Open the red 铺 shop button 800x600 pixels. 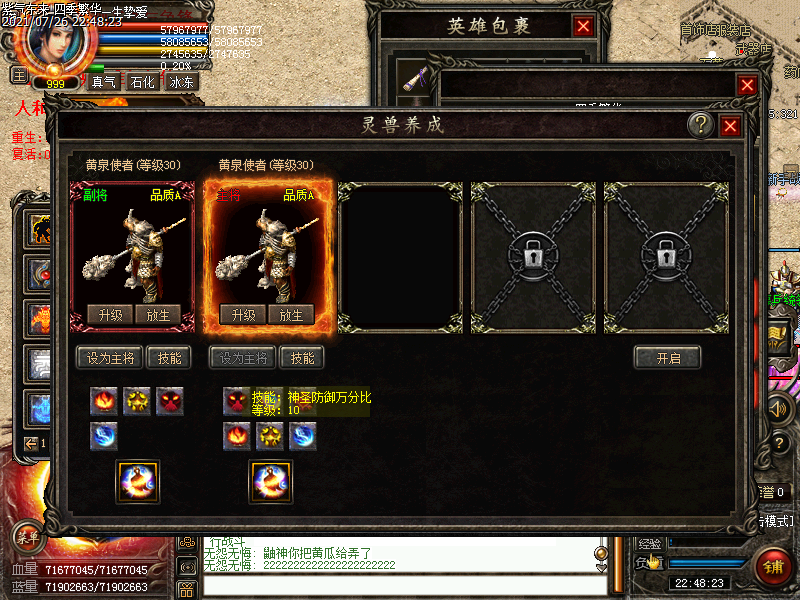tap(774, 565)
